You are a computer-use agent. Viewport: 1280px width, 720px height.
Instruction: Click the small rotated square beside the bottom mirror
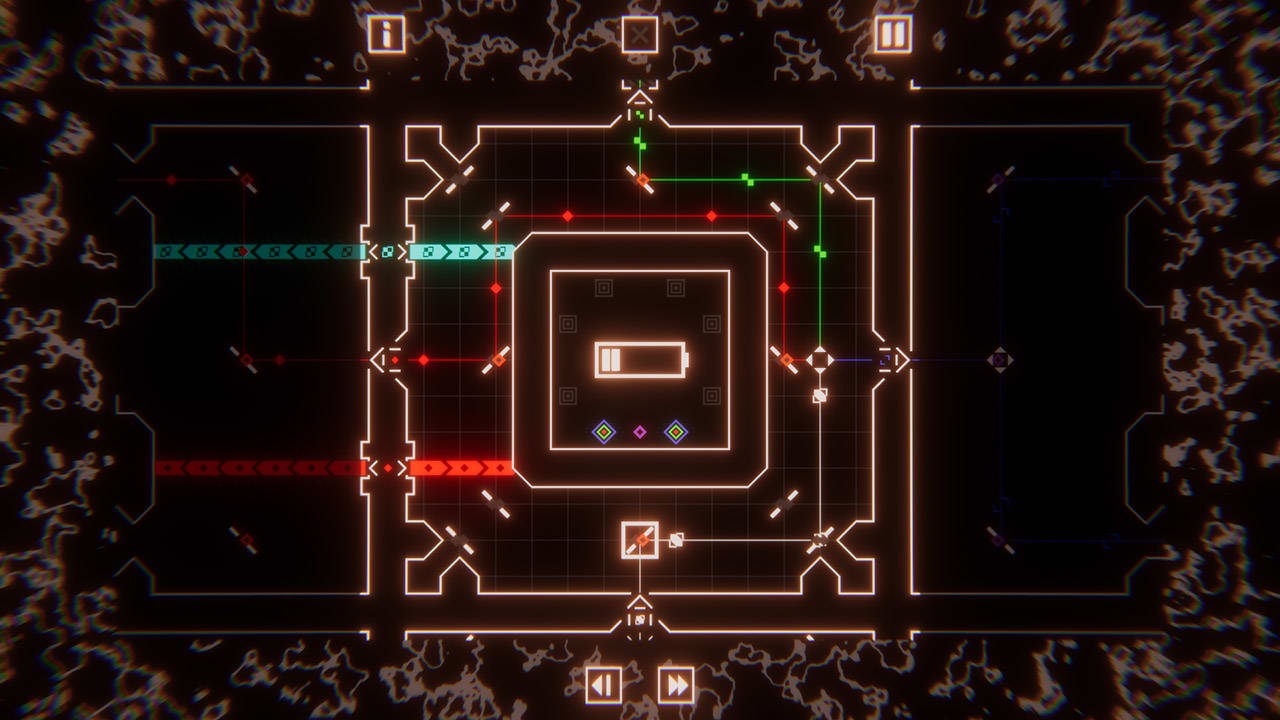tap(676, 540)
